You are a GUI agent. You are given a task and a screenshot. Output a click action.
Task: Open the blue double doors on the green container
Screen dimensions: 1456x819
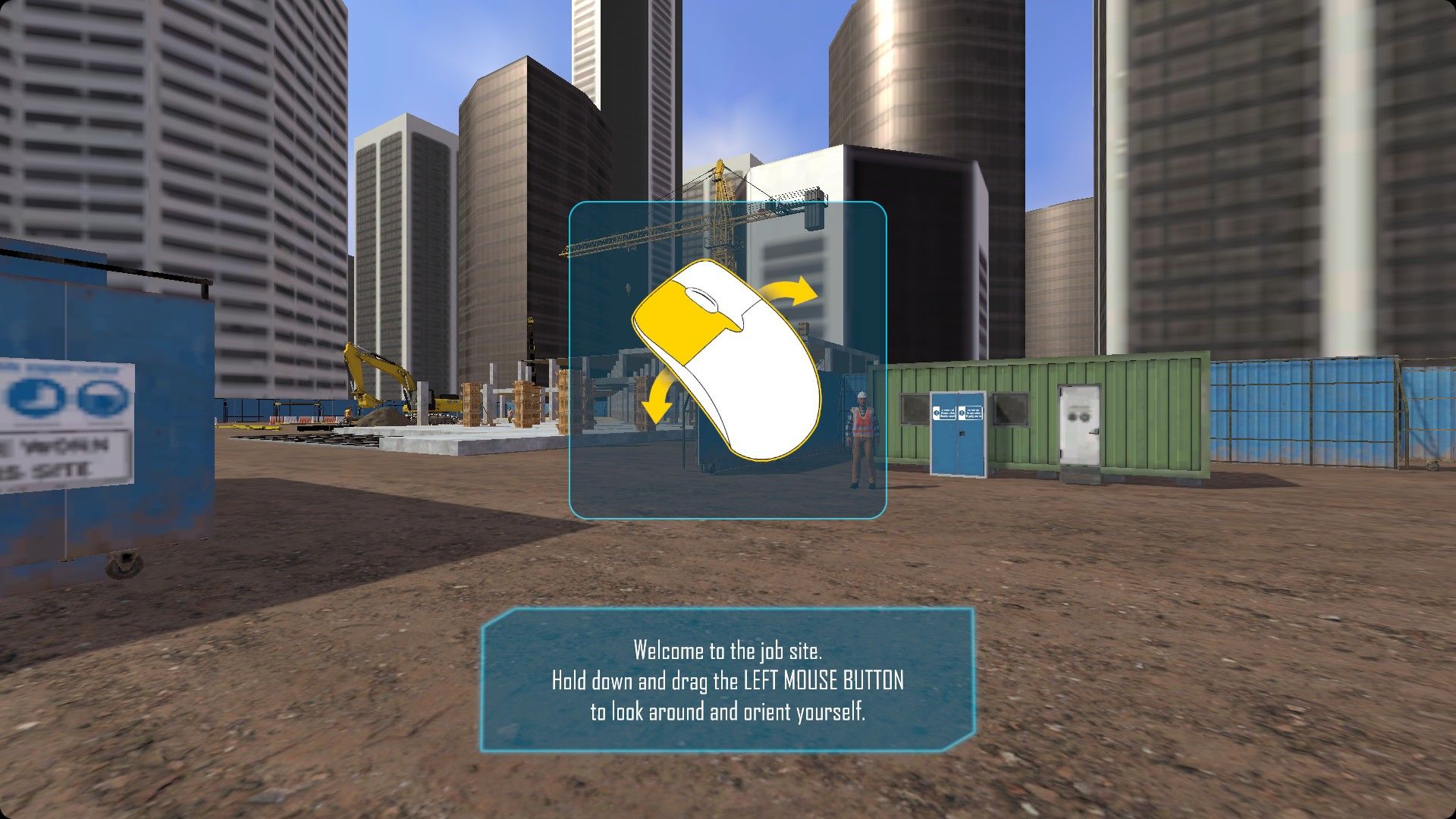958,435
